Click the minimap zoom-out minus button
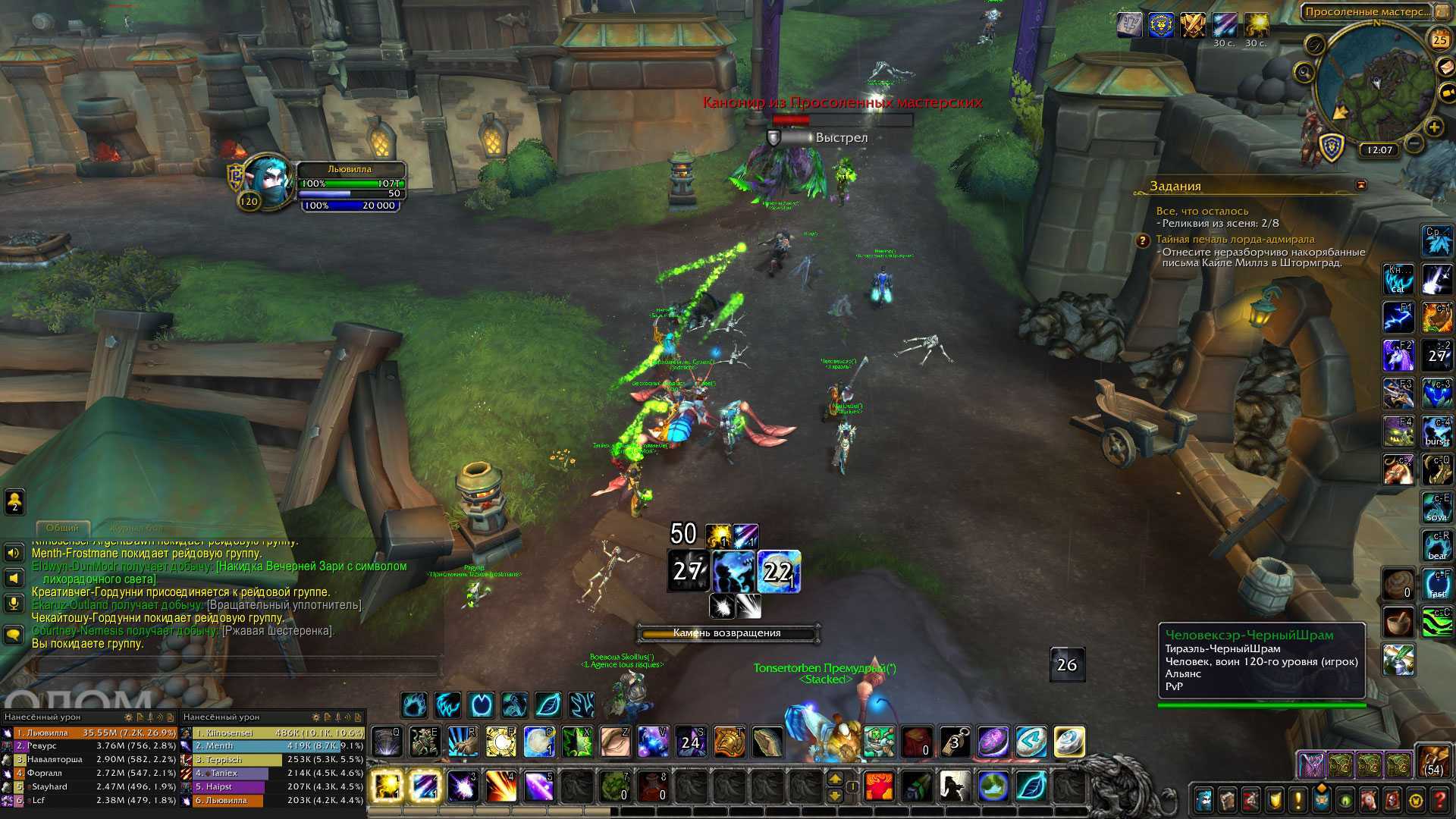This screenshot has width=1456, height=819. pyautogui.click(x=1414, y=143)
